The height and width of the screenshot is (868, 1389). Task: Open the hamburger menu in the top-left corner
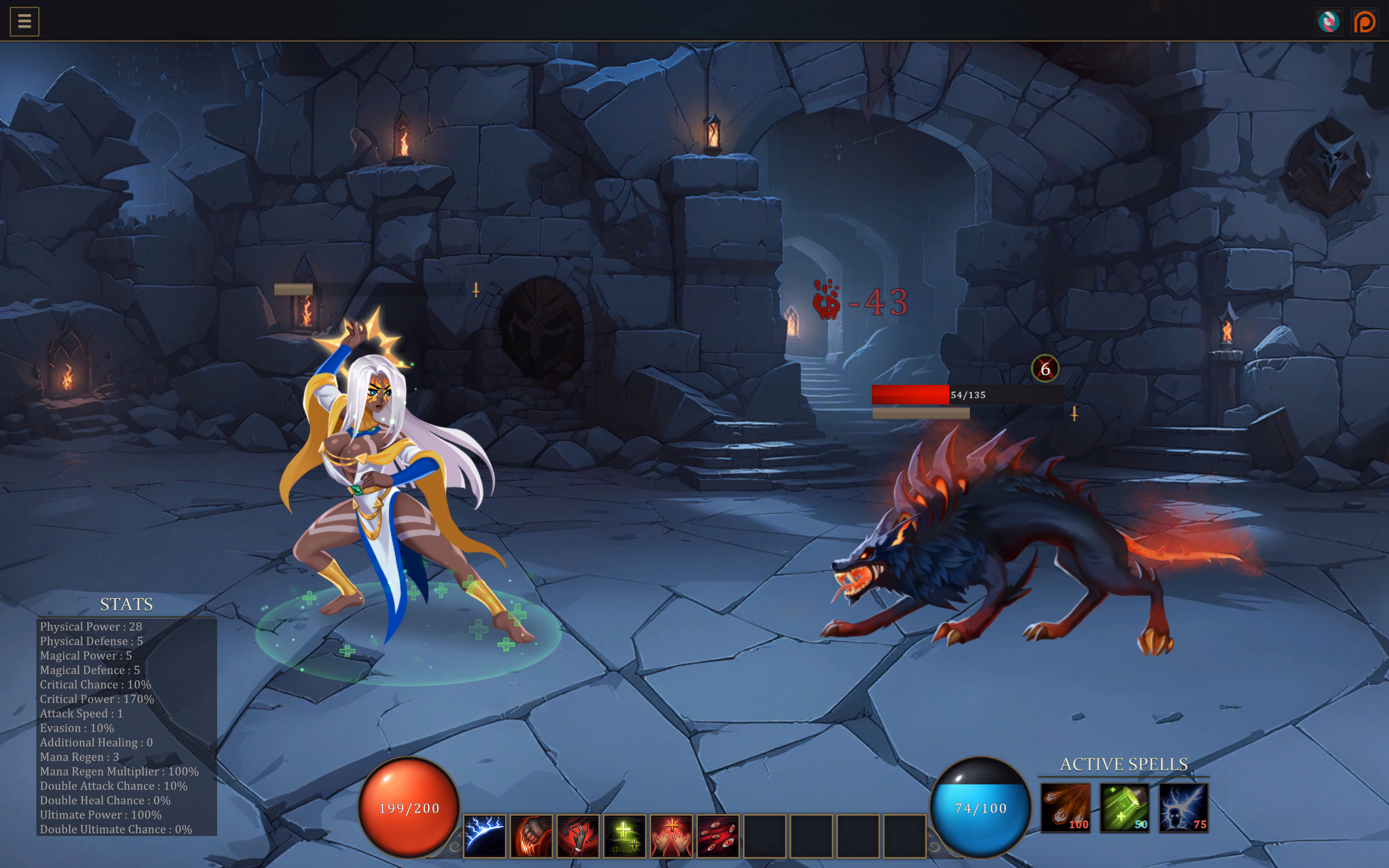point(23,21)
